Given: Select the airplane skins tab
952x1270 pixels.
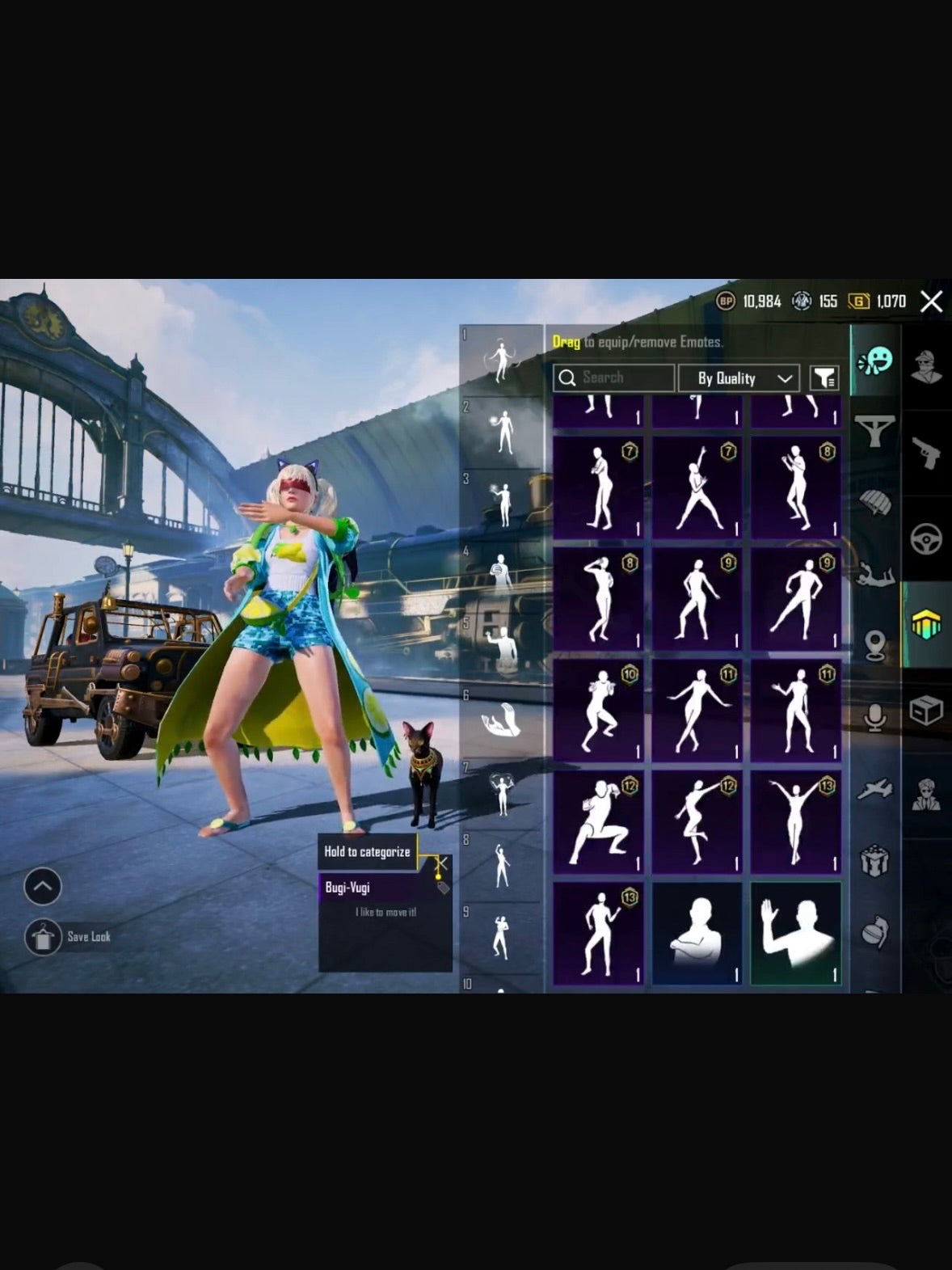Looking at the screenshot, I should (875, 789).
